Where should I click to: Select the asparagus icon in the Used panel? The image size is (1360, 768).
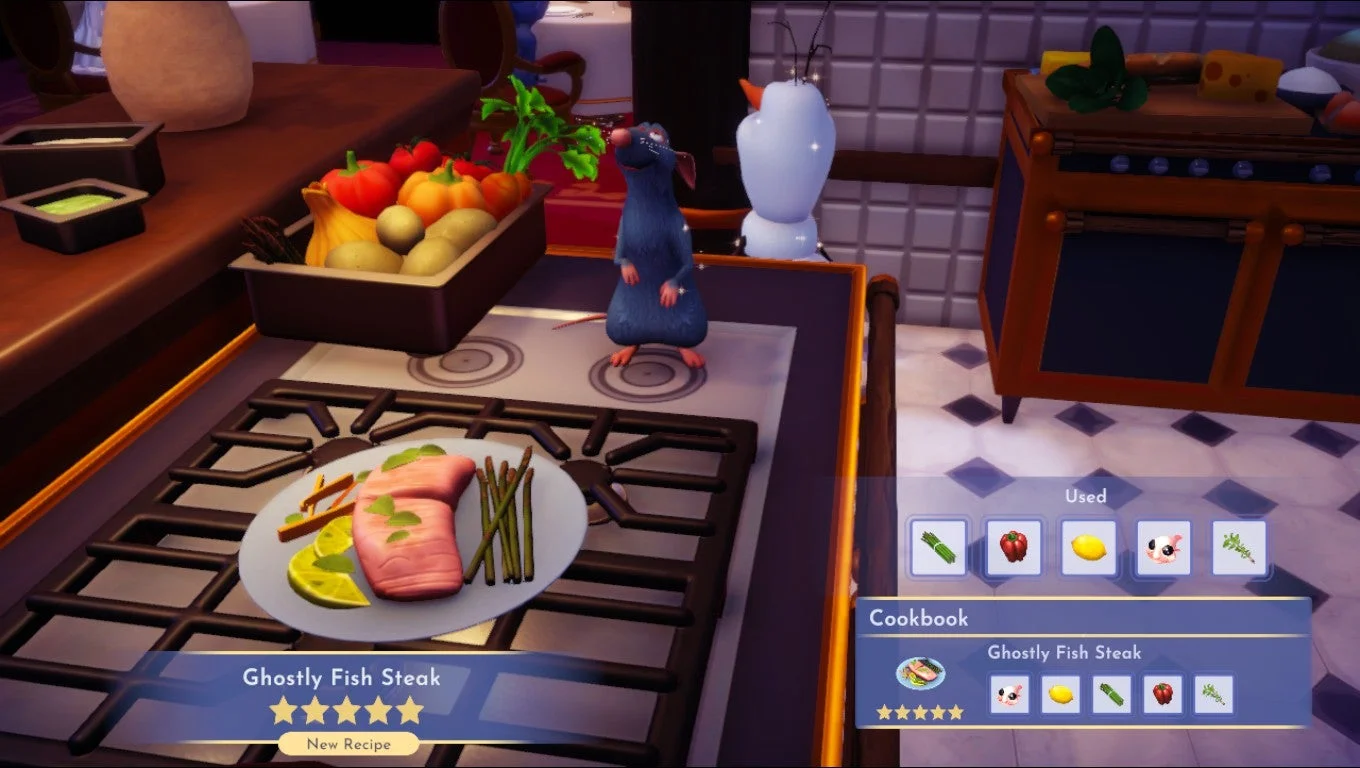pyautogui.click(x=937, y=545)
